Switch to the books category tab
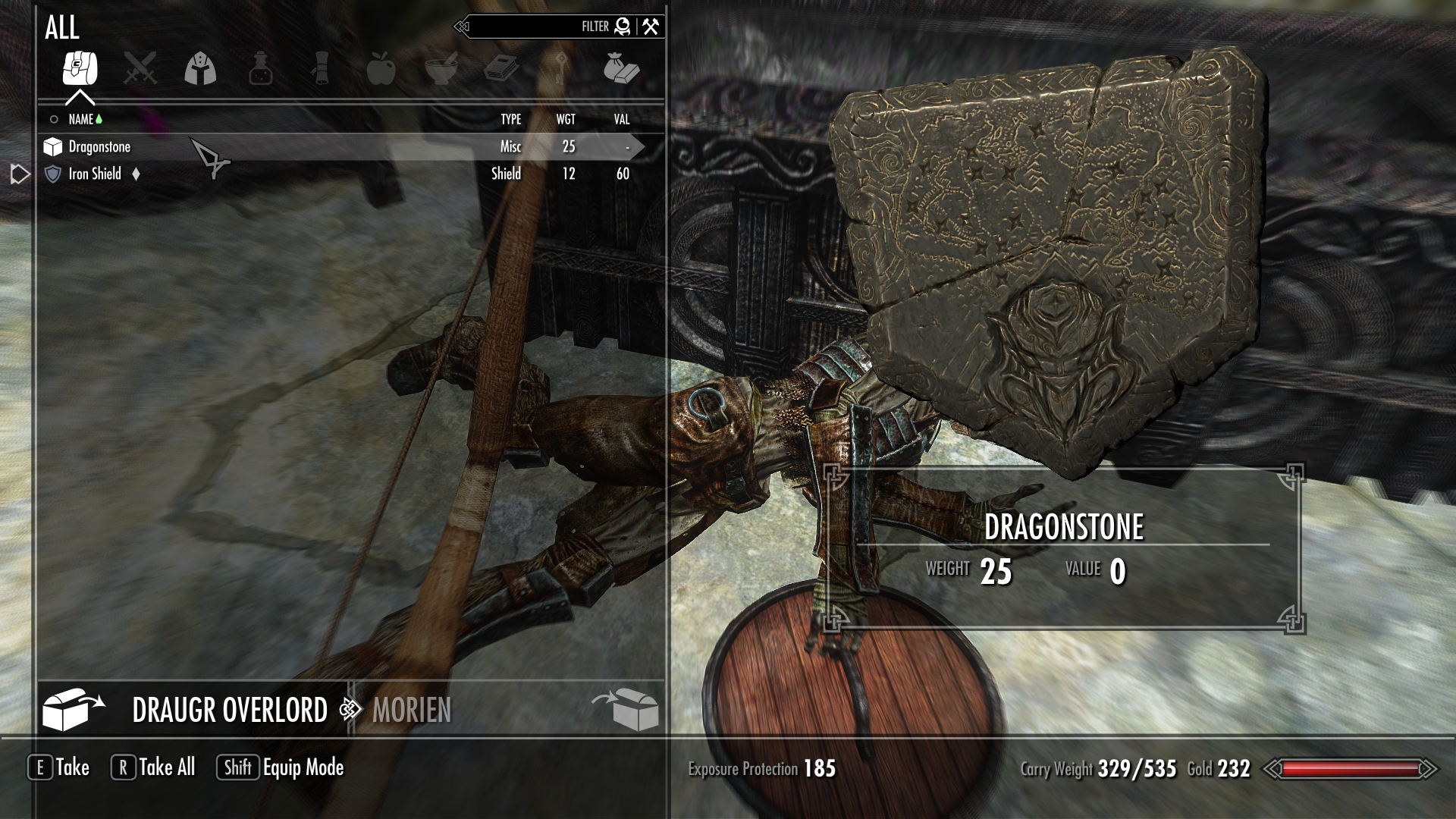Screen dimensions: 1456x819 click(501, 68)
